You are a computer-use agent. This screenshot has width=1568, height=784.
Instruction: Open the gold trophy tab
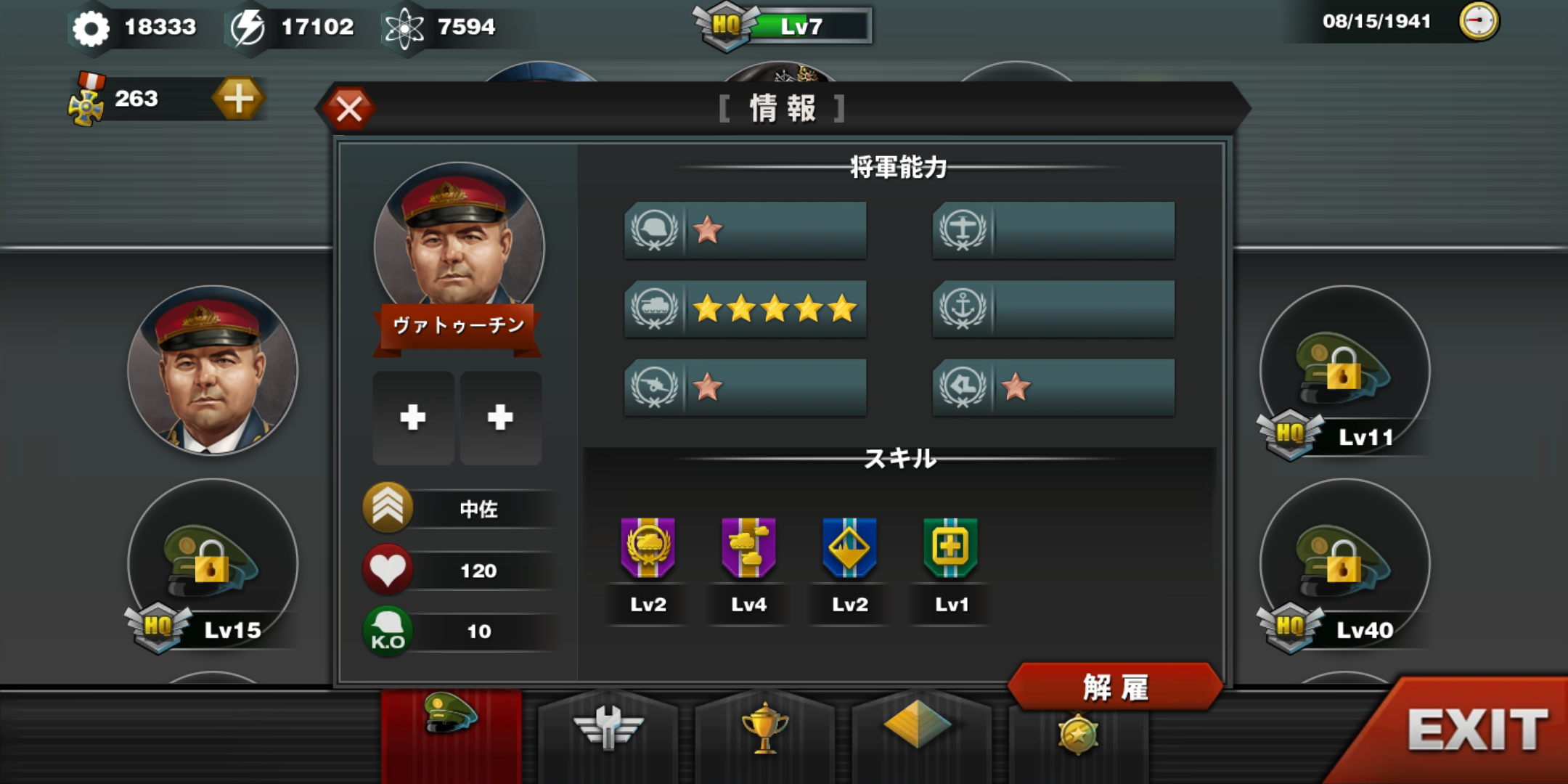pos(764,730)
